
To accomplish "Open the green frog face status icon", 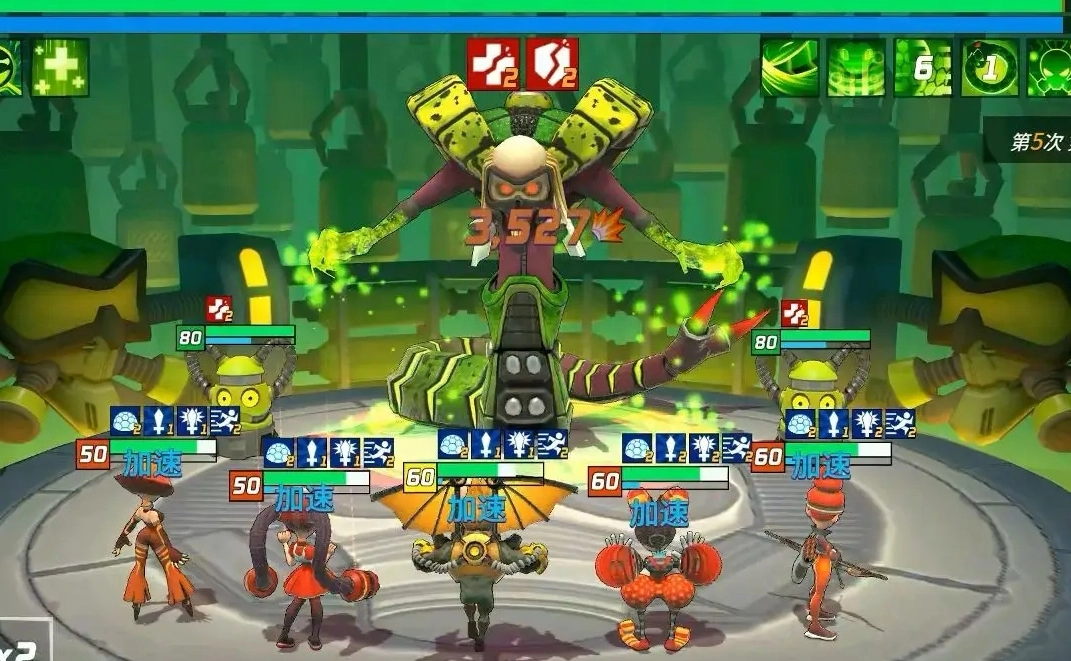I will point(856,67).
